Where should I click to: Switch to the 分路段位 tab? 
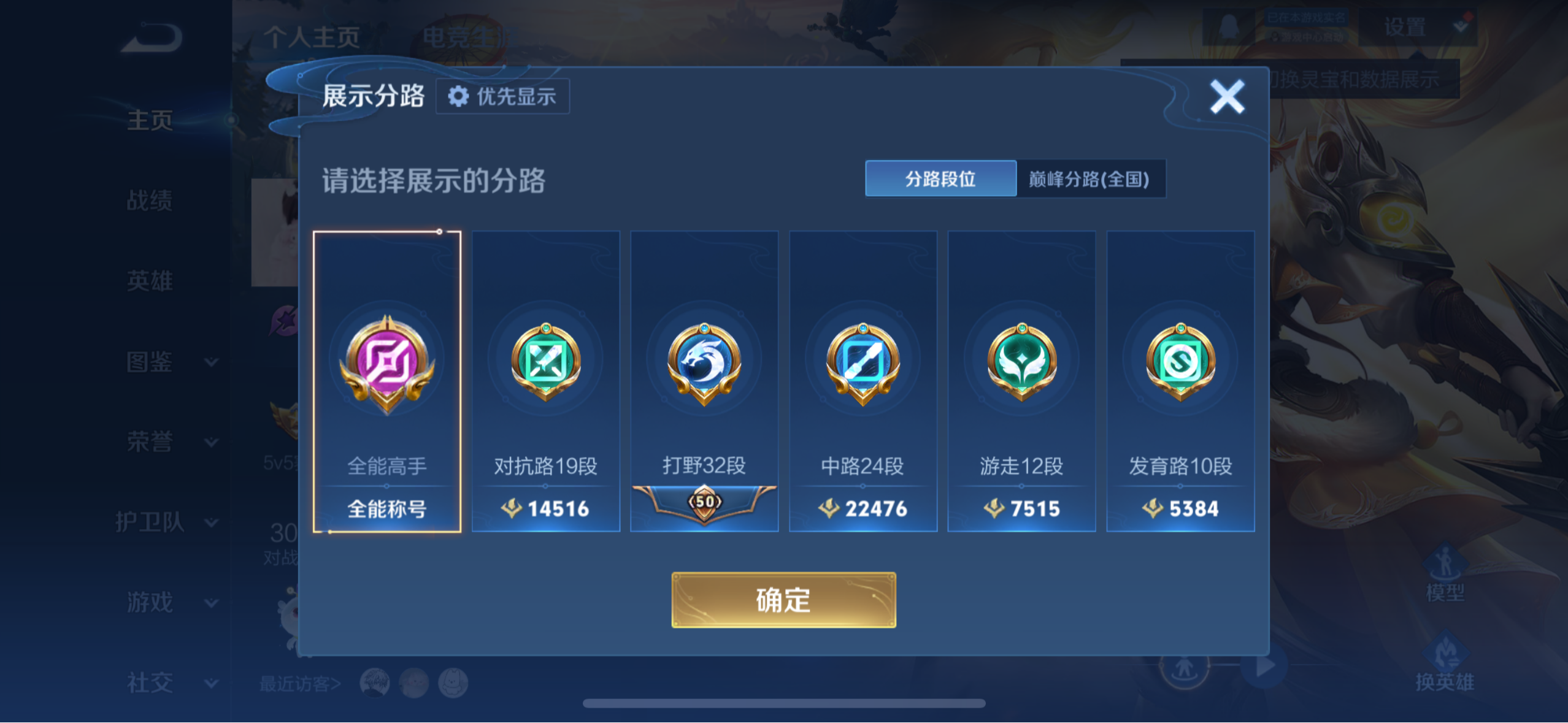[x=940, y=179]
